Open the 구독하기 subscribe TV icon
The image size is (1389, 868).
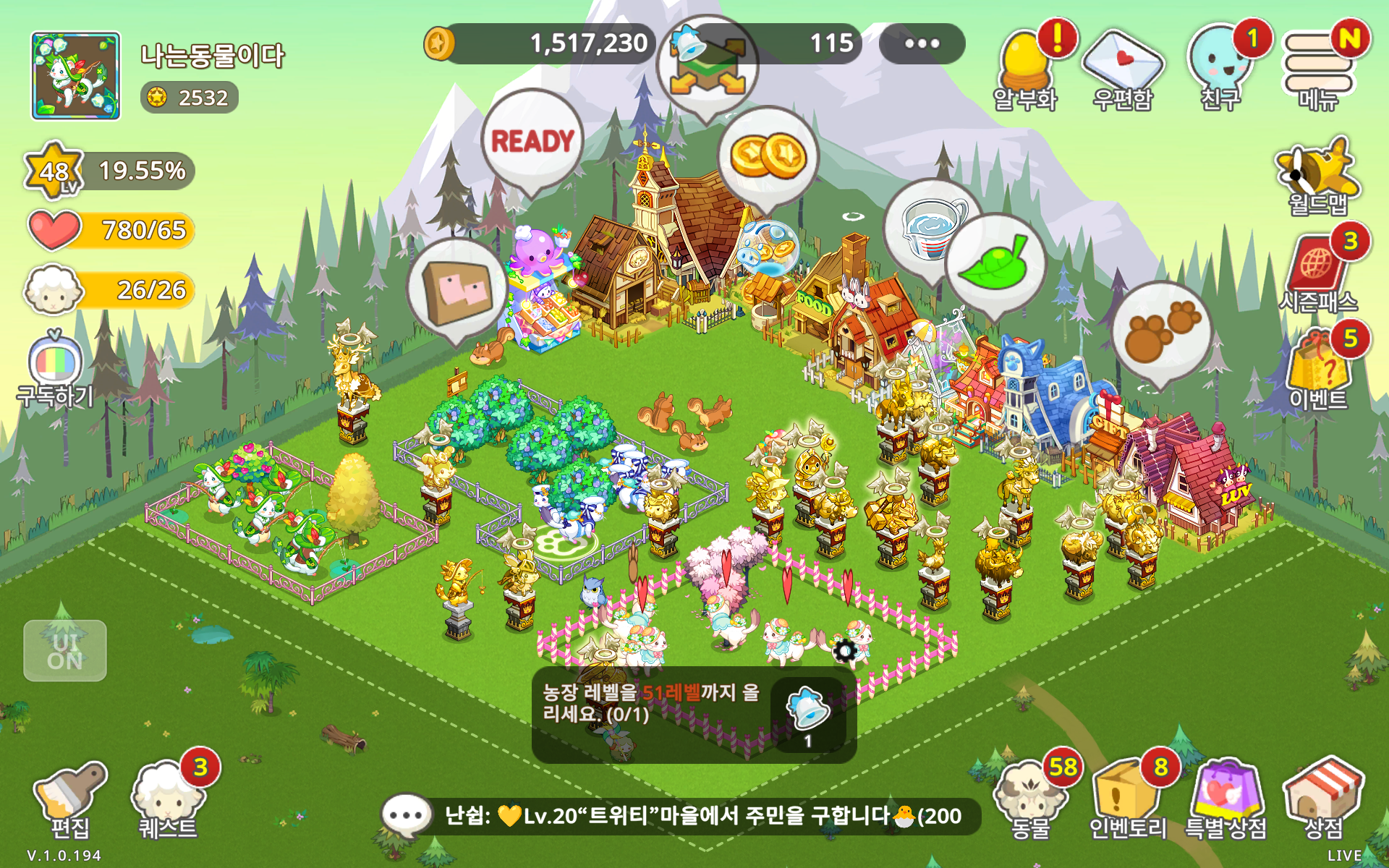pyautogui.click(x=56, y=369)
